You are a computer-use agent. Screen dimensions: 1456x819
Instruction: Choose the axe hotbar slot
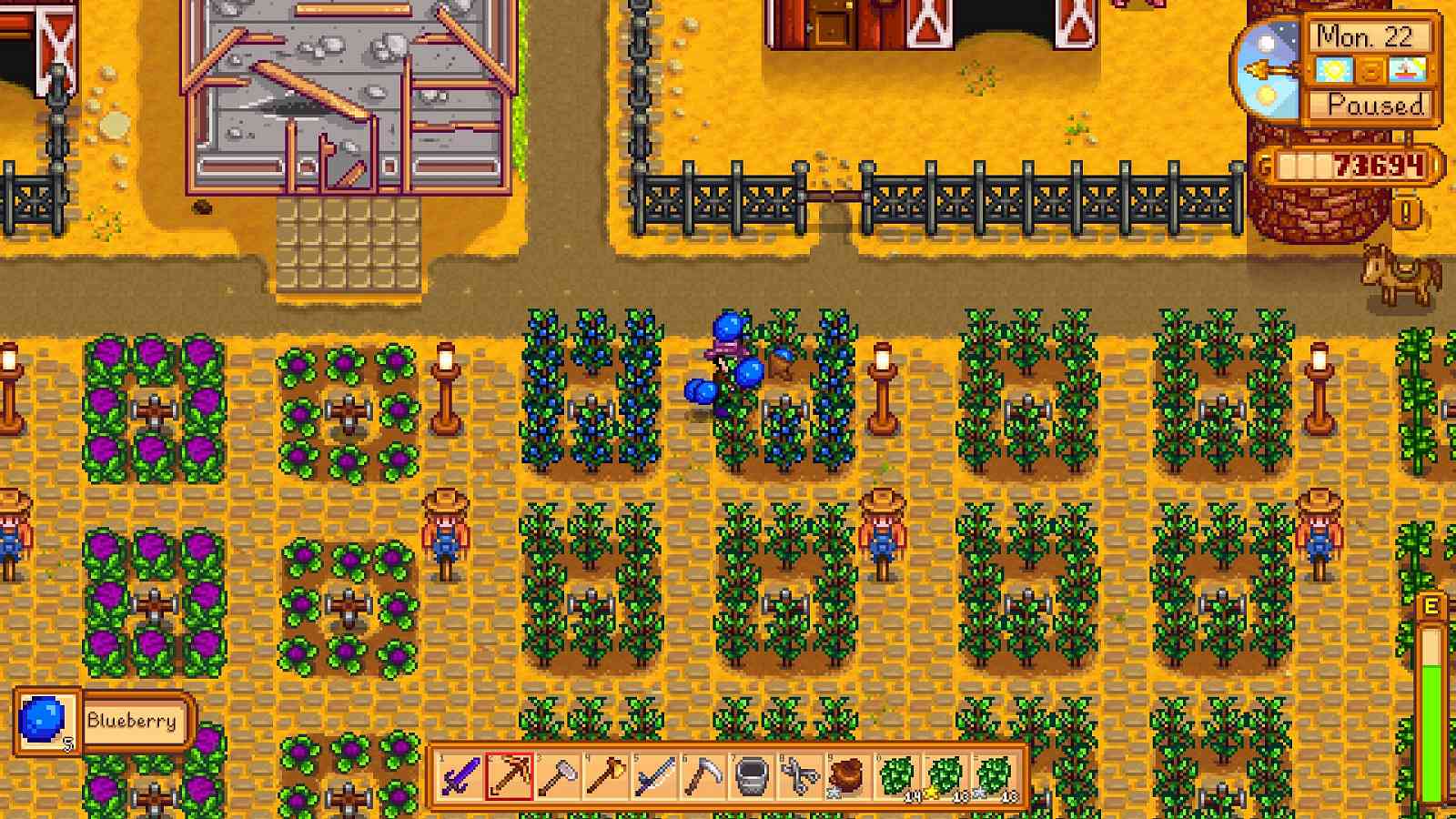(606, 777)
